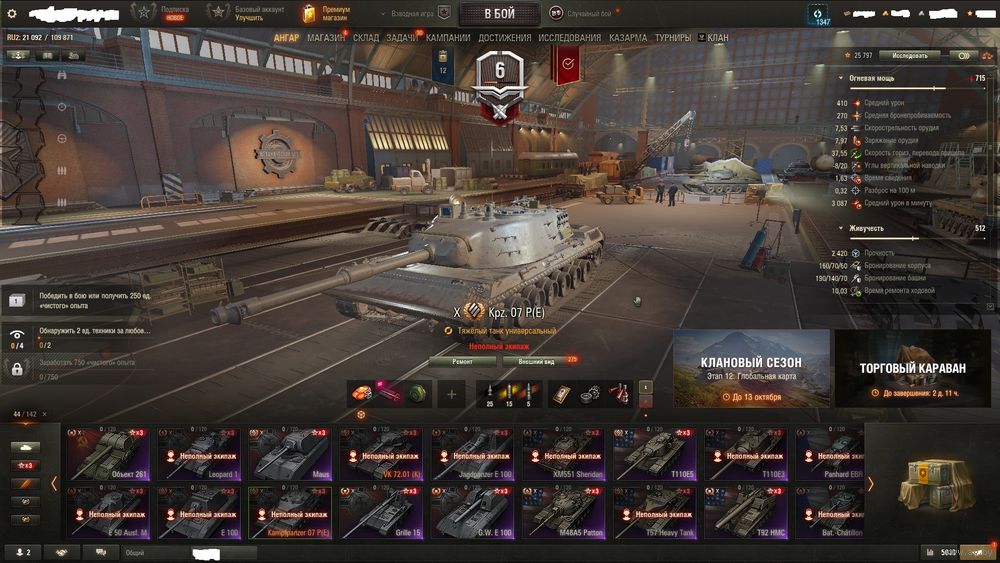
Task: Open the Торговый караван event banner
Action: click(x=913, y=369)
